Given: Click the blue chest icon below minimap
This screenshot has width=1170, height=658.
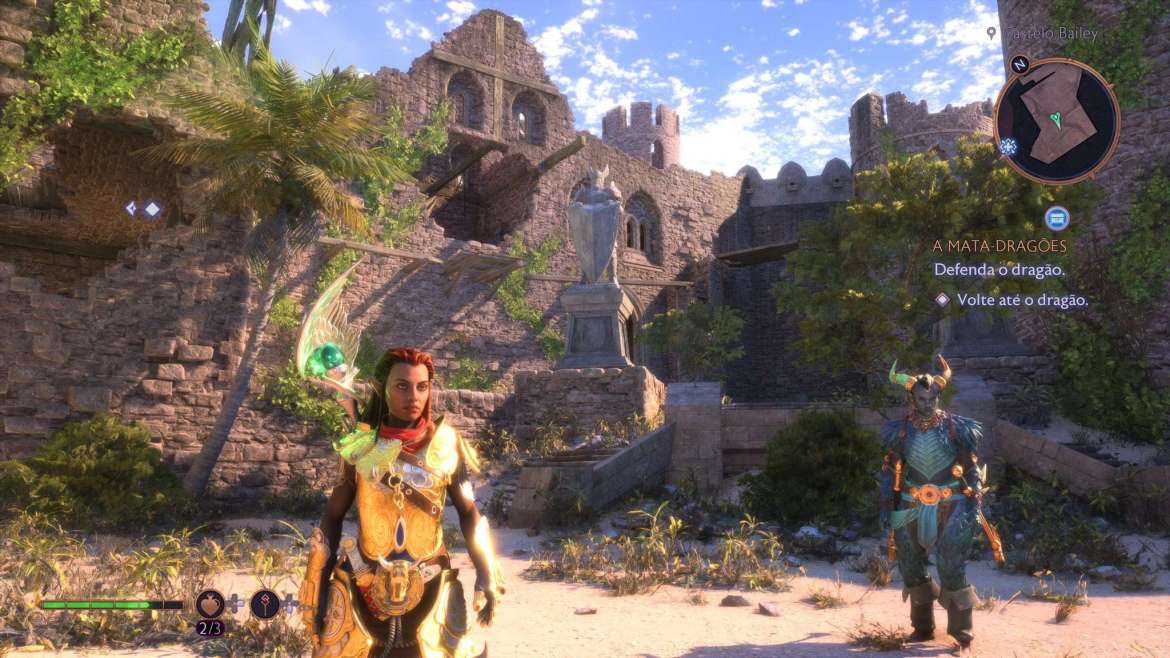Looking at the screenshot, I should (x=1056, y=218).
